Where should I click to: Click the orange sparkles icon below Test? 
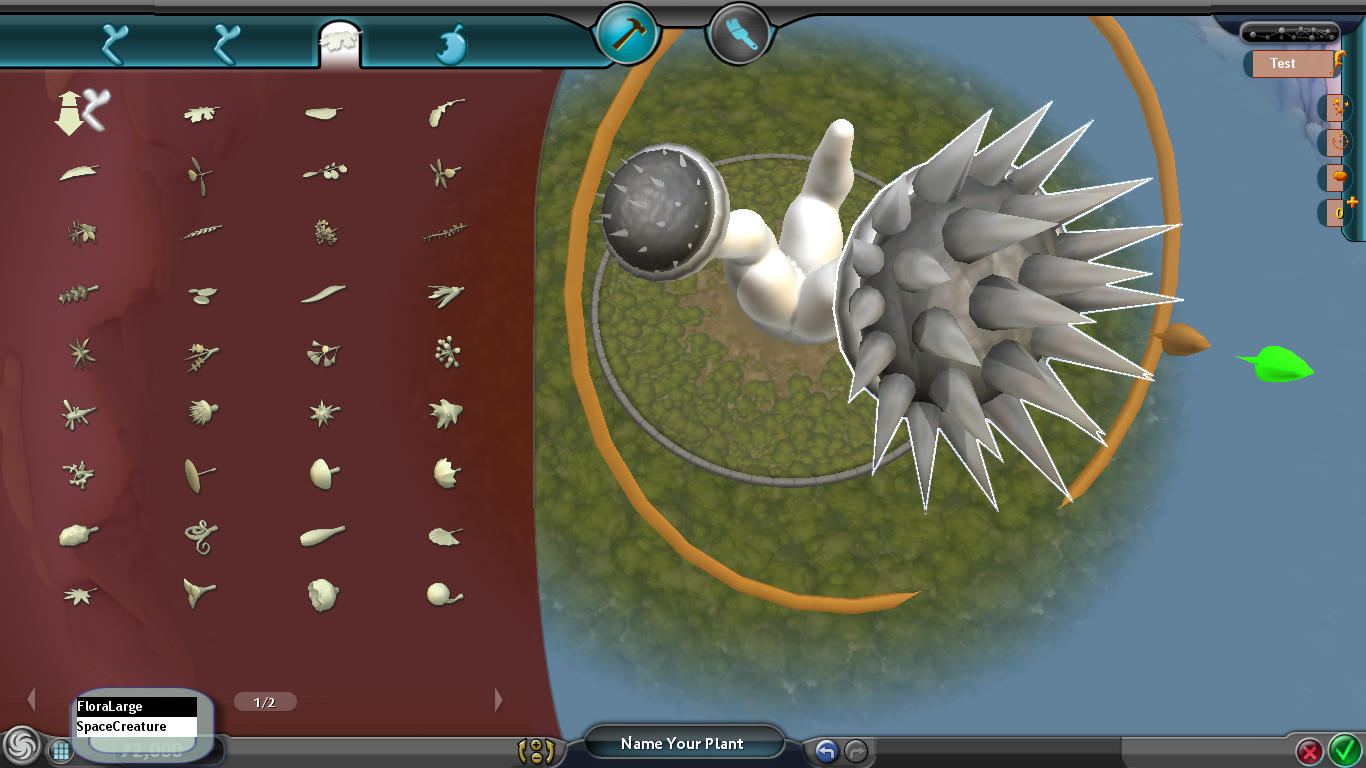click(x=1339, y=106)
